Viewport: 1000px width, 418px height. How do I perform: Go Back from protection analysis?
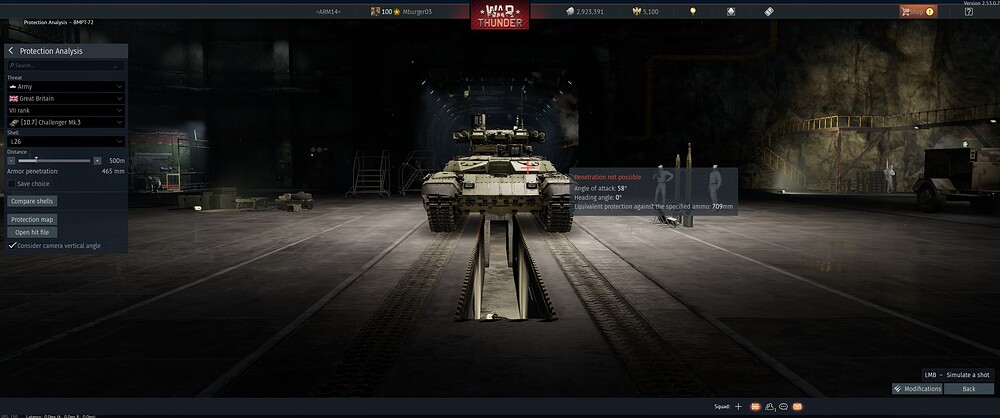[967, 388]
